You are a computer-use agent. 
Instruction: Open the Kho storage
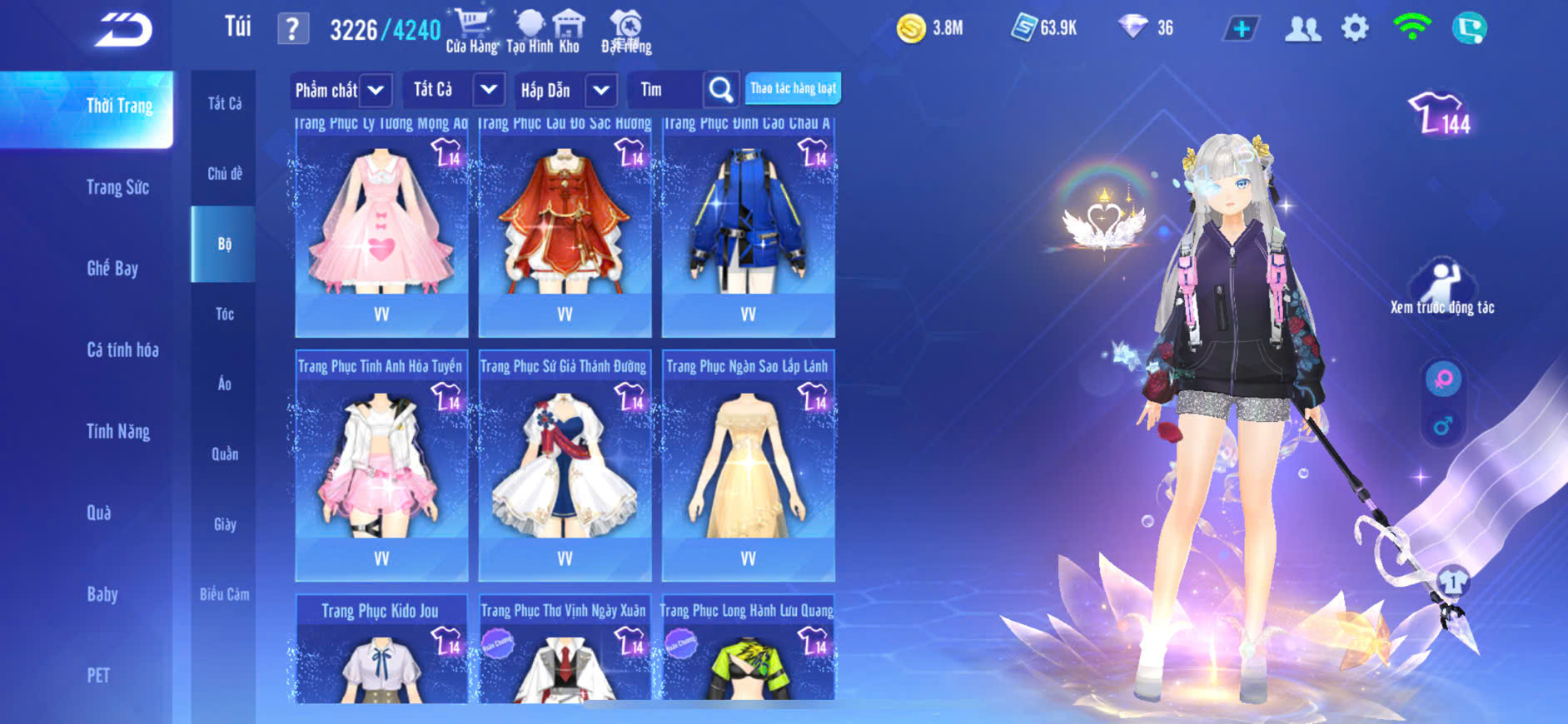(569, 32)
